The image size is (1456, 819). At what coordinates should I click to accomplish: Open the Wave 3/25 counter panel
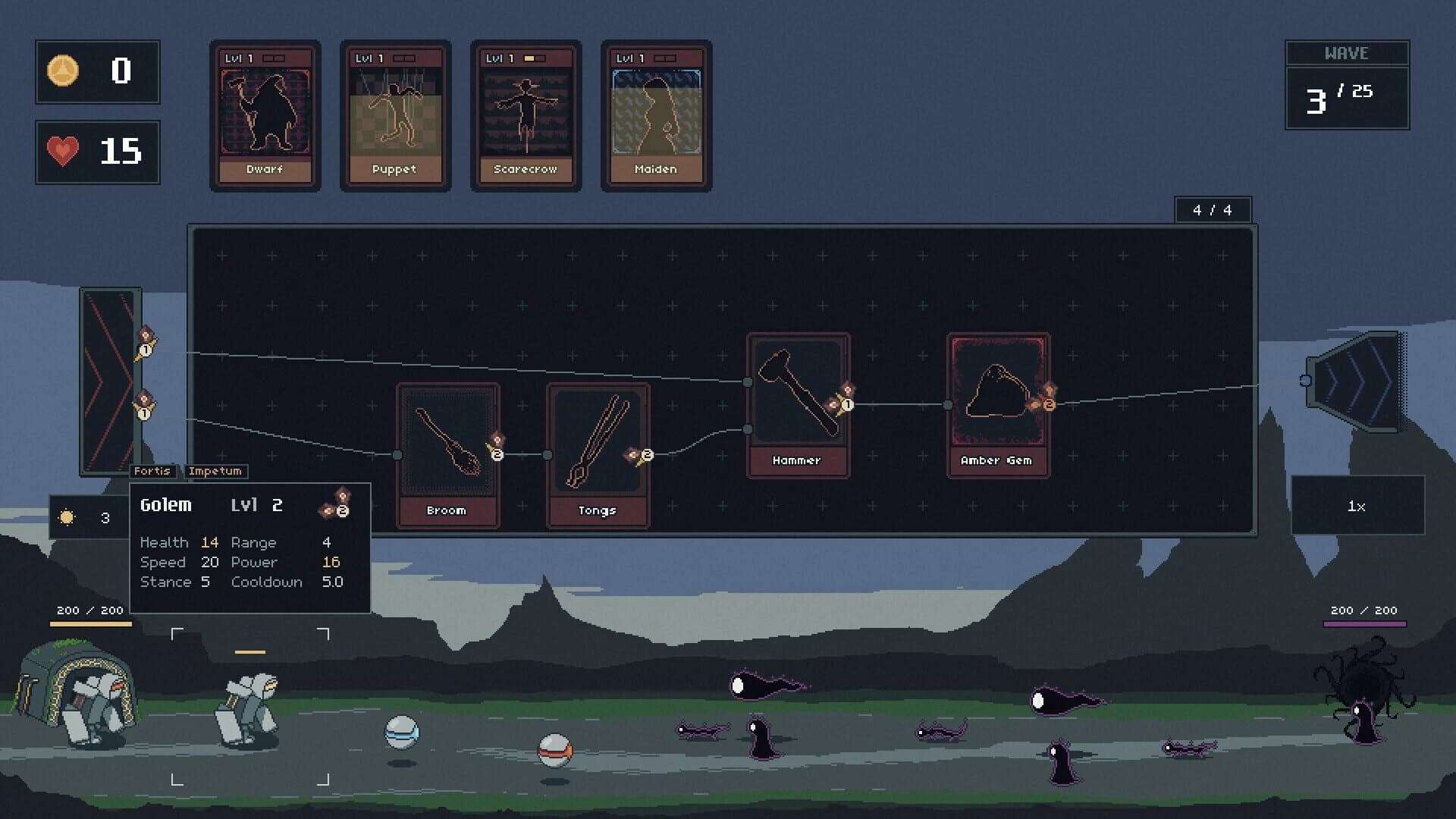(1347, 83)
